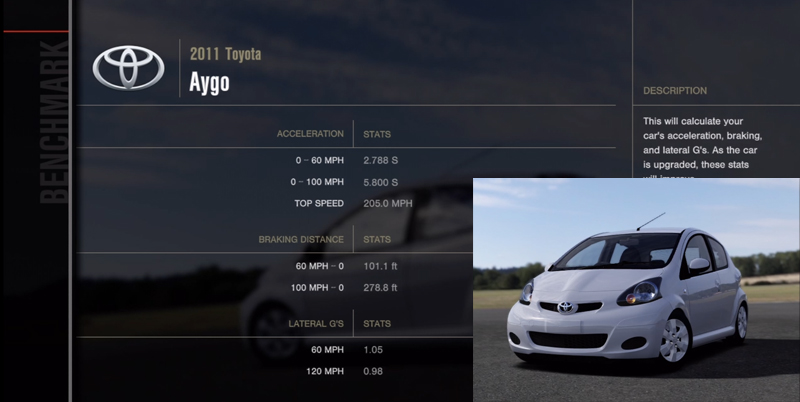Select the vertical Benchmark side tab
The height and width of the screenshot is (402, 800).
point(55,120)
